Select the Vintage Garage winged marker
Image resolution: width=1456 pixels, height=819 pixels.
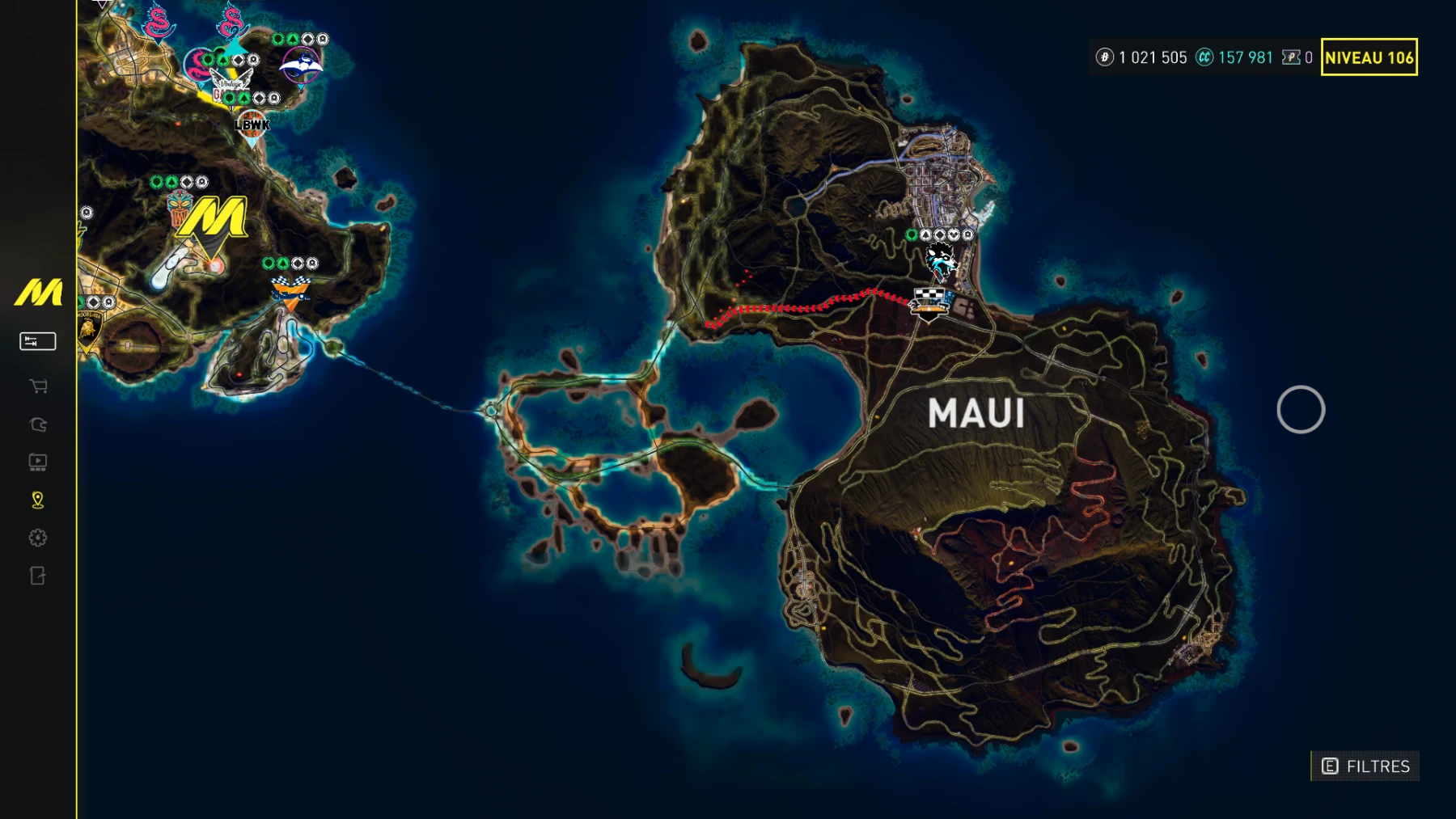[x=231, y=82]
